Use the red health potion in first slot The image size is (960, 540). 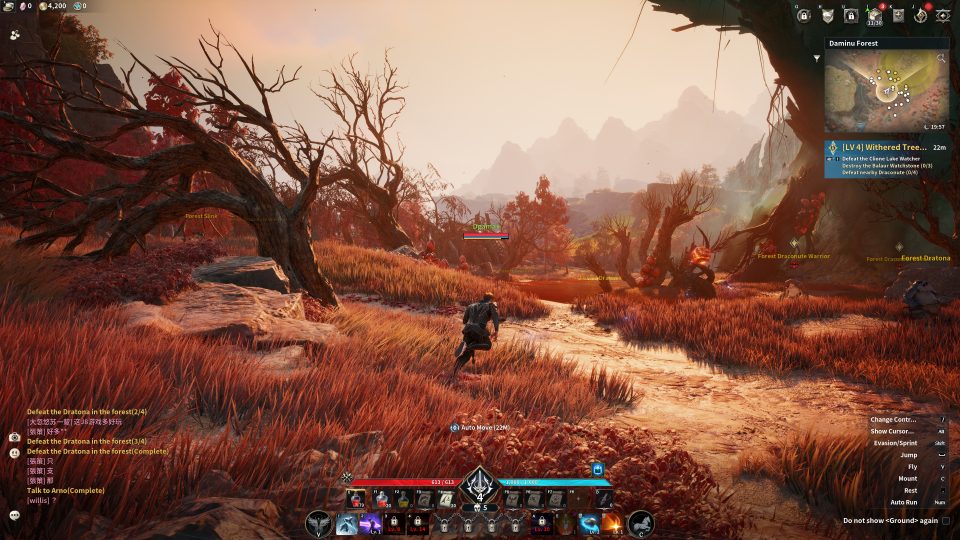point(356,498)
